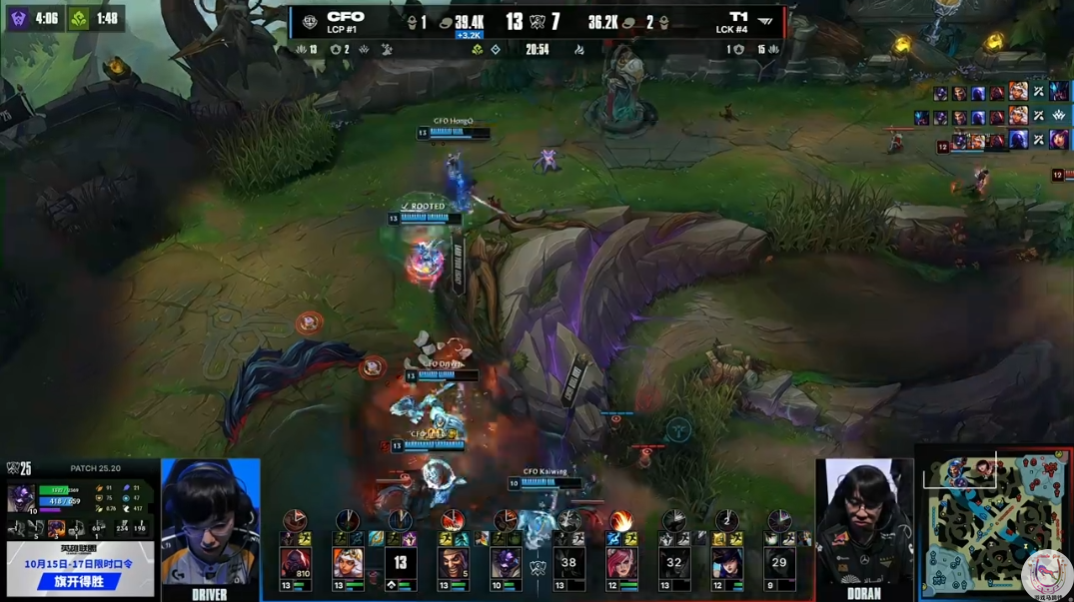
Task: Click the selected champion portrait in the stats panel
Action: tap(21, 497)
